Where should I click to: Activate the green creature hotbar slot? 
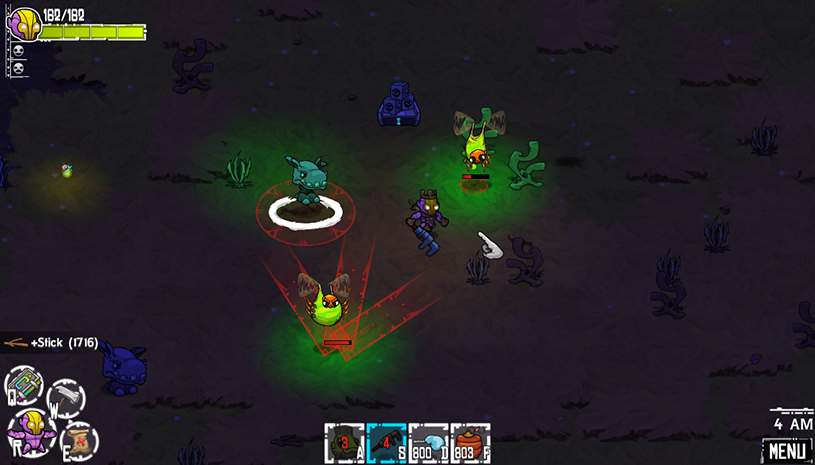tap(344, 443)
